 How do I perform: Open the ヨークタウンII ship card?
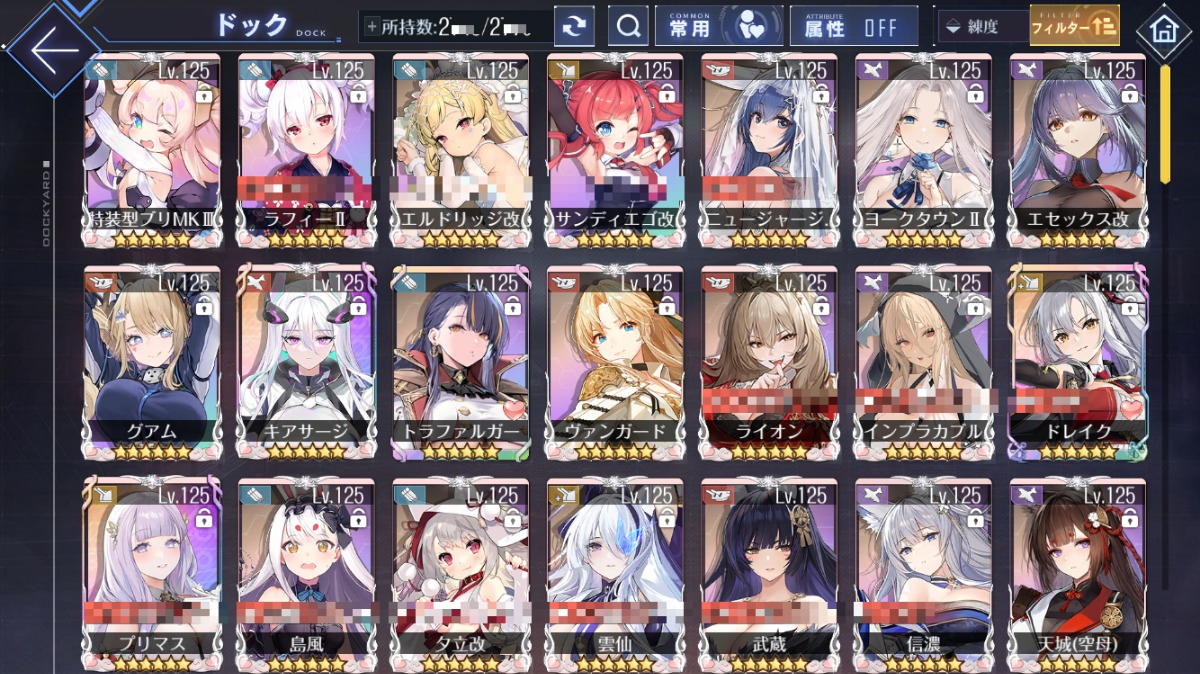[x=923, y=150]
